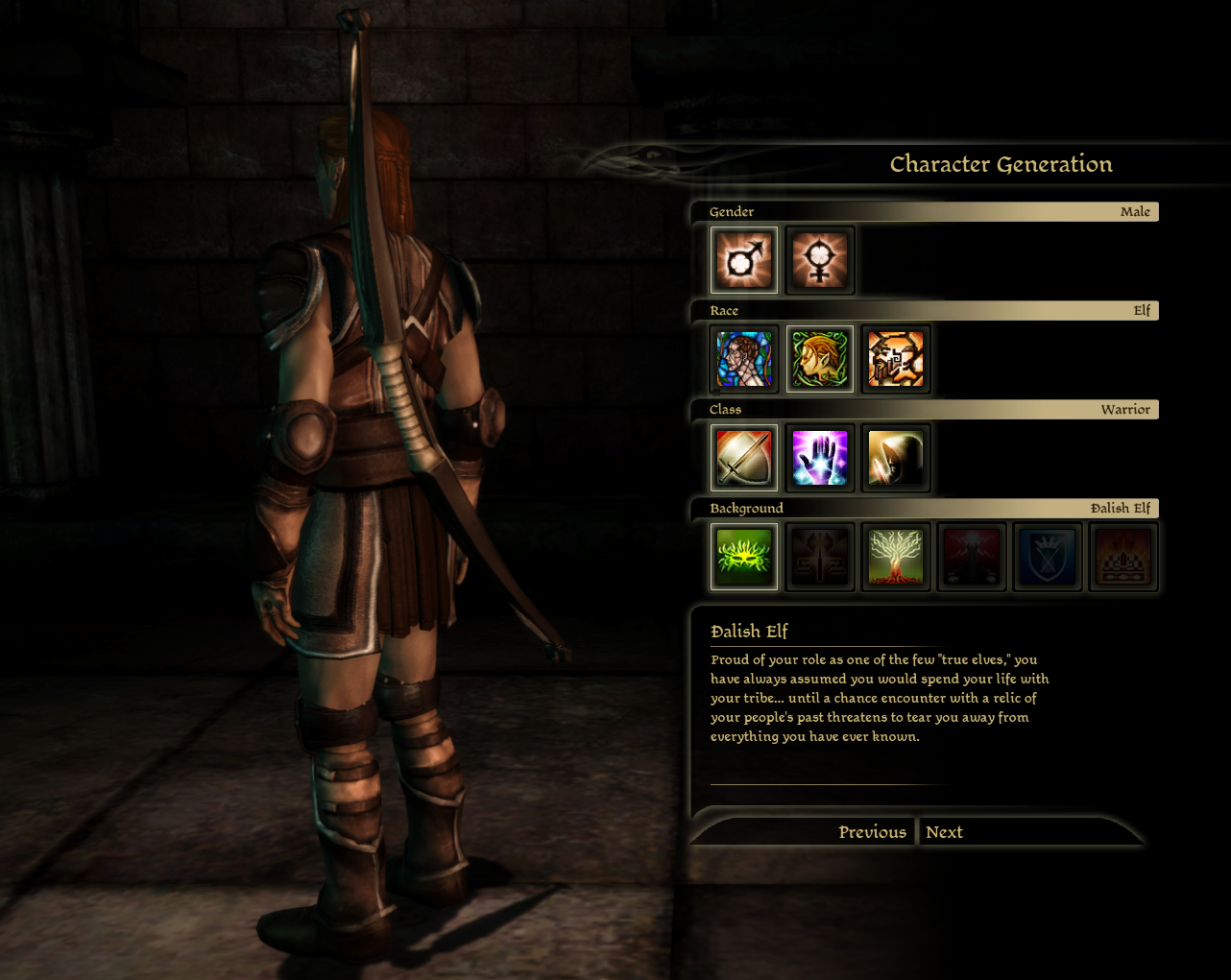Viewport: 1231px width, 980px height.
Task: Select the Warrior sword-and-shield class icon
Action: (744, 457)
